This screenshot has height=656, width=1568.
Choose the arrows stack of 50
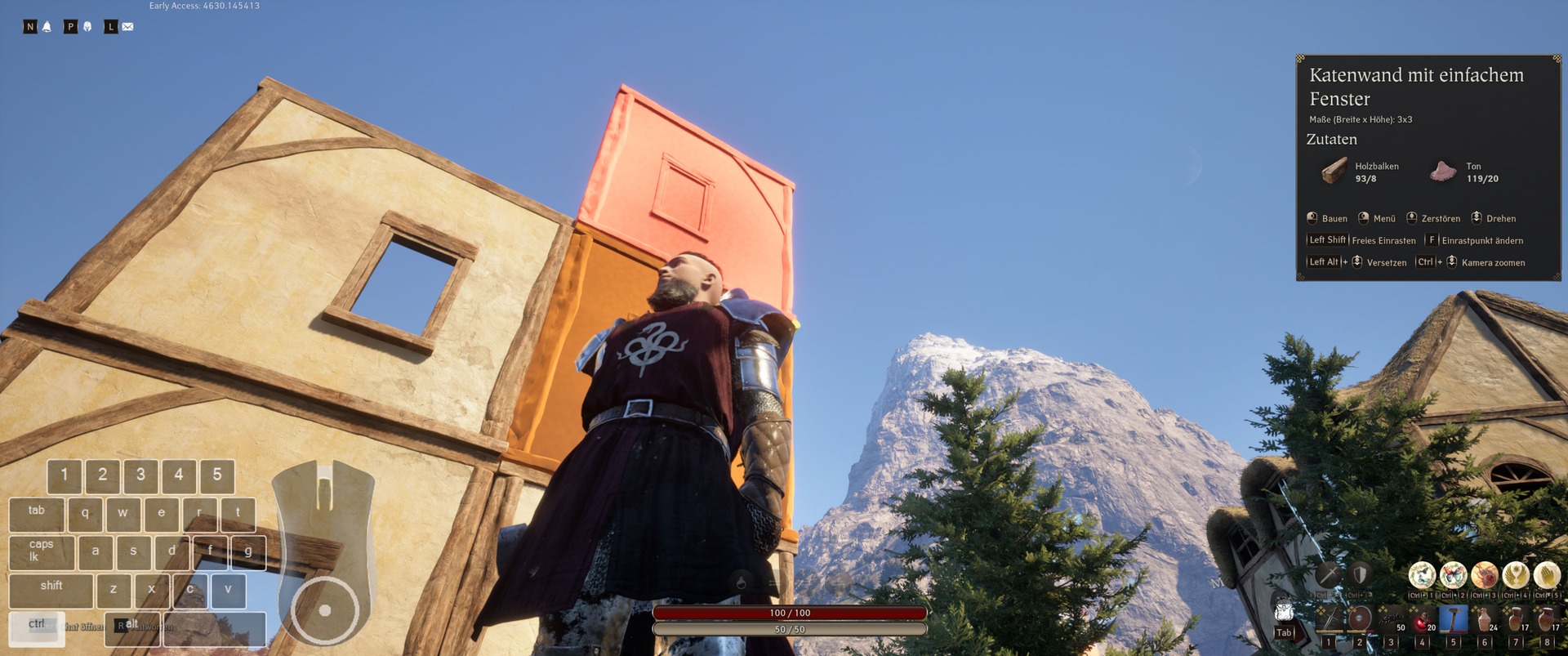[1391, 618]
